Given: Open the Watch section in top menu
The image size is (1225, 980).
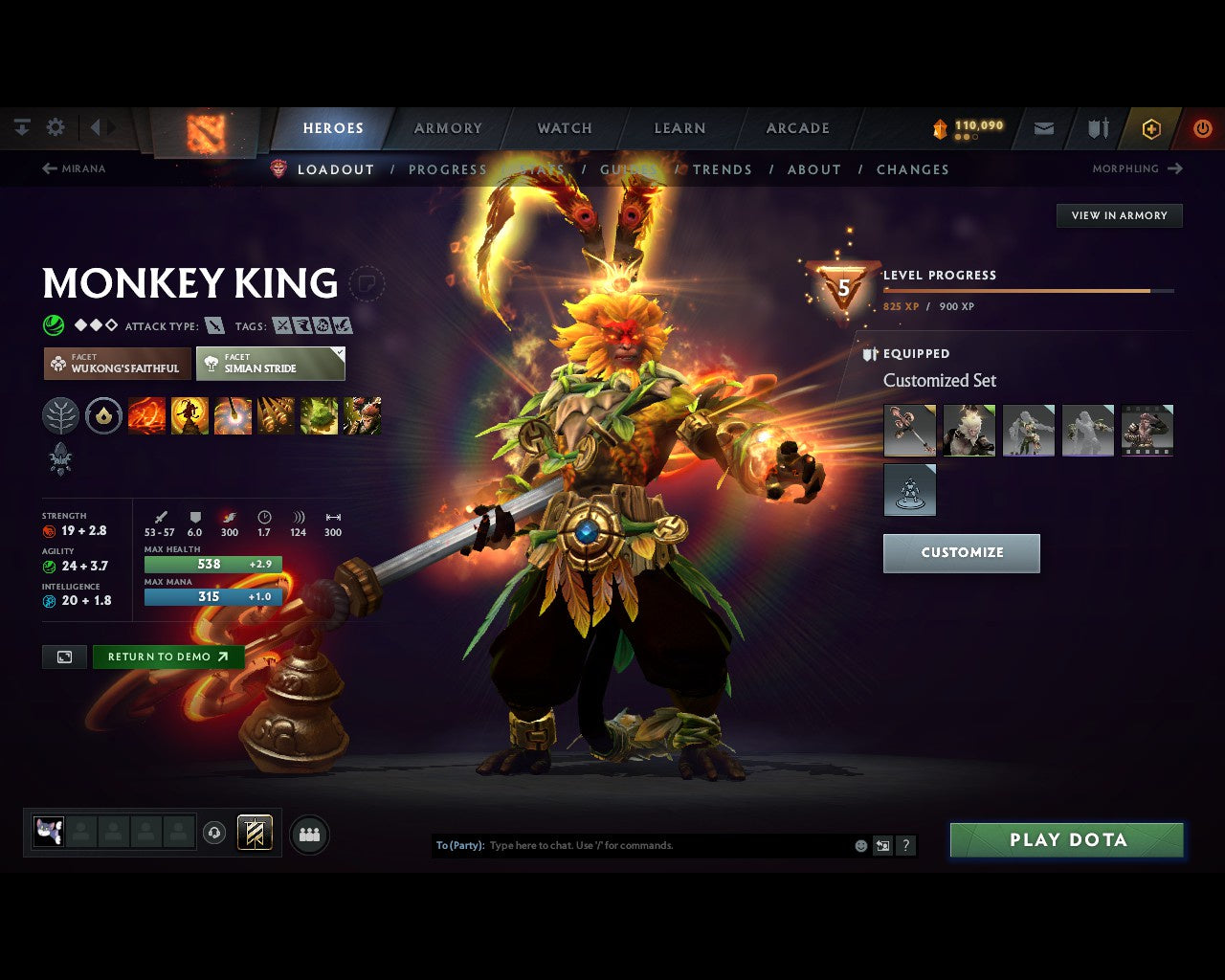Looking at the screenshot, I should 564,127.
